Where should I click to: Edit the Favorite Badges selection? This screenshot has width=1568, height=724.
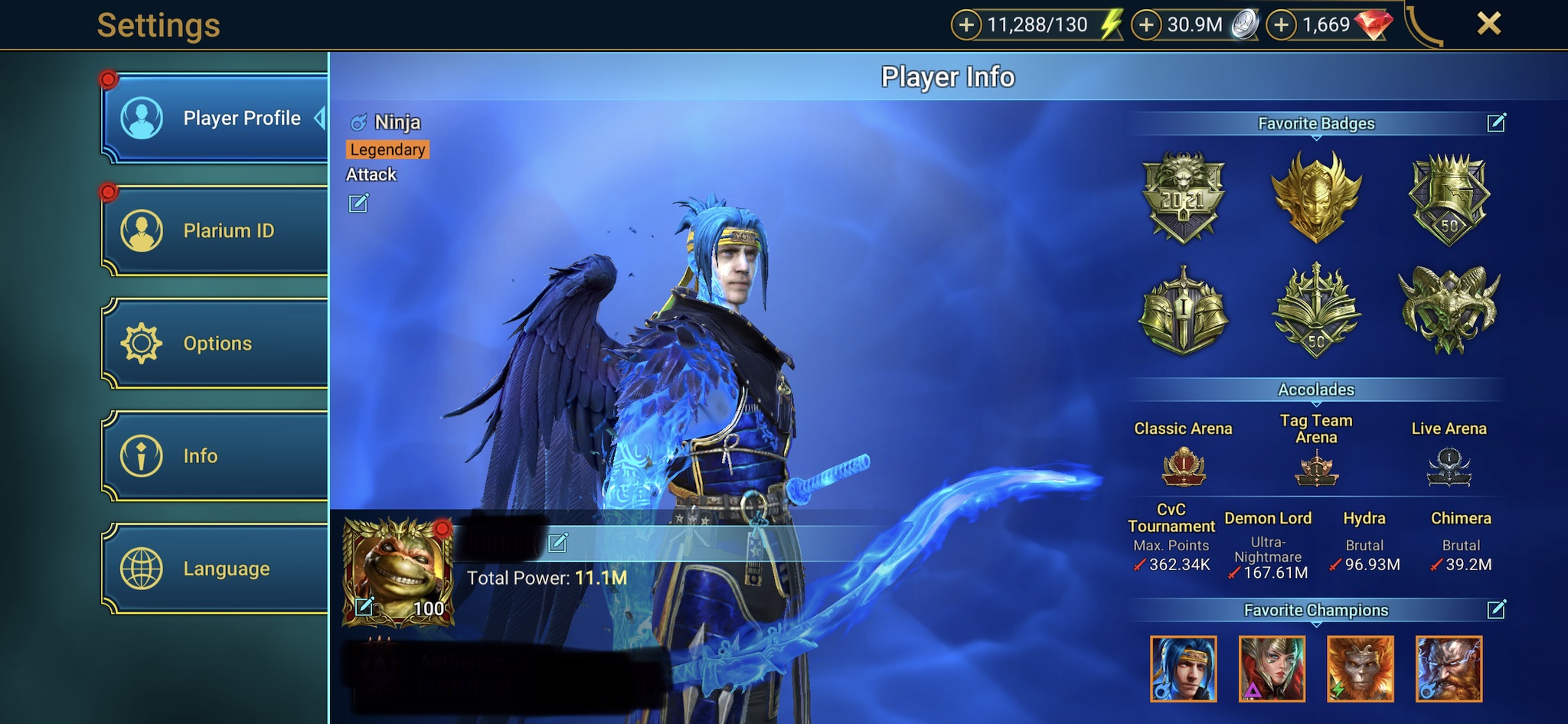1496,122
